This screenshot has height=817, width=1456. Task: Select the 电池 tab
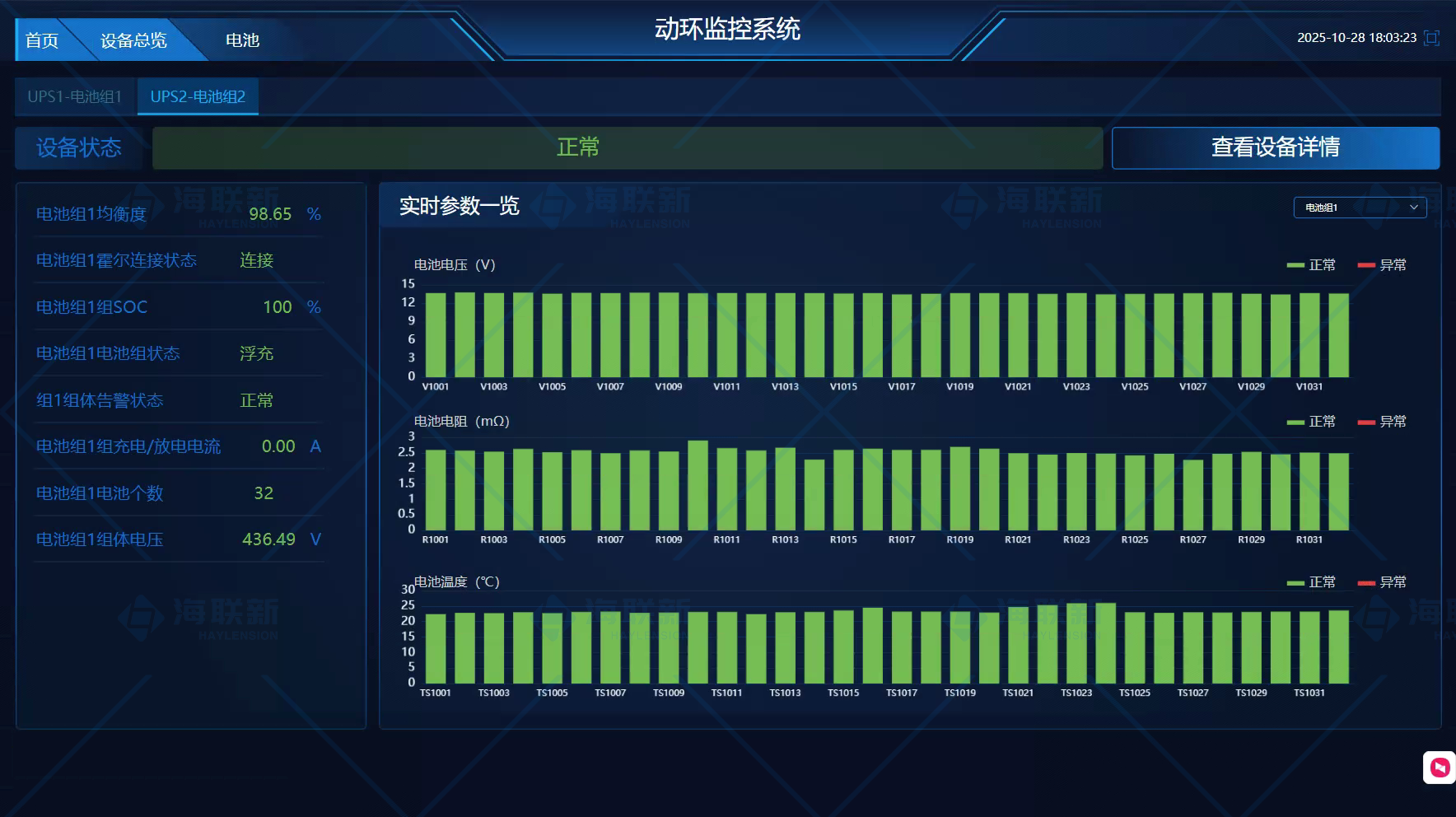point(241,40)
